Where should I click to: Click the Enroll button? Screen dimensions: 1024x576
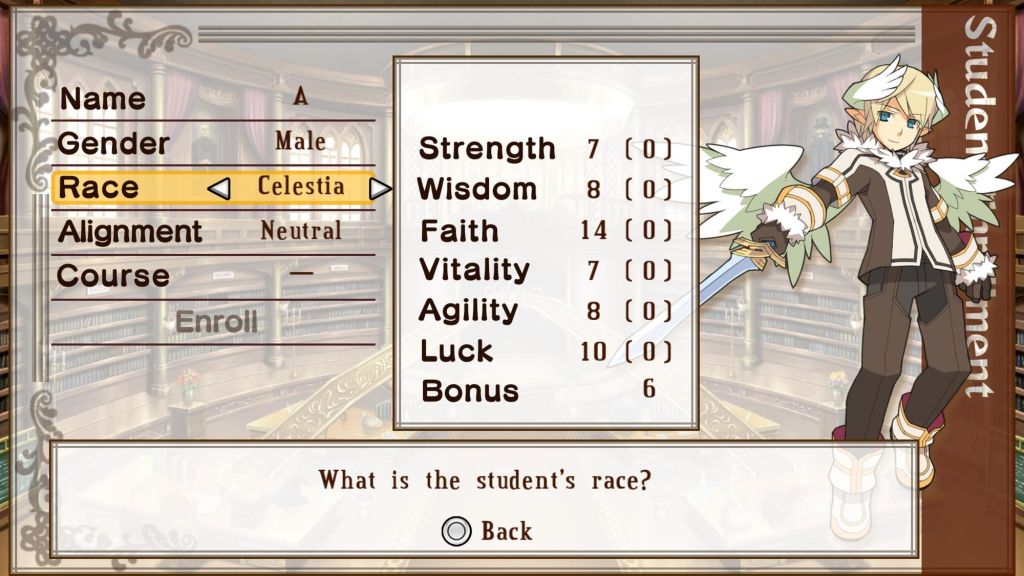coord(216,322)
